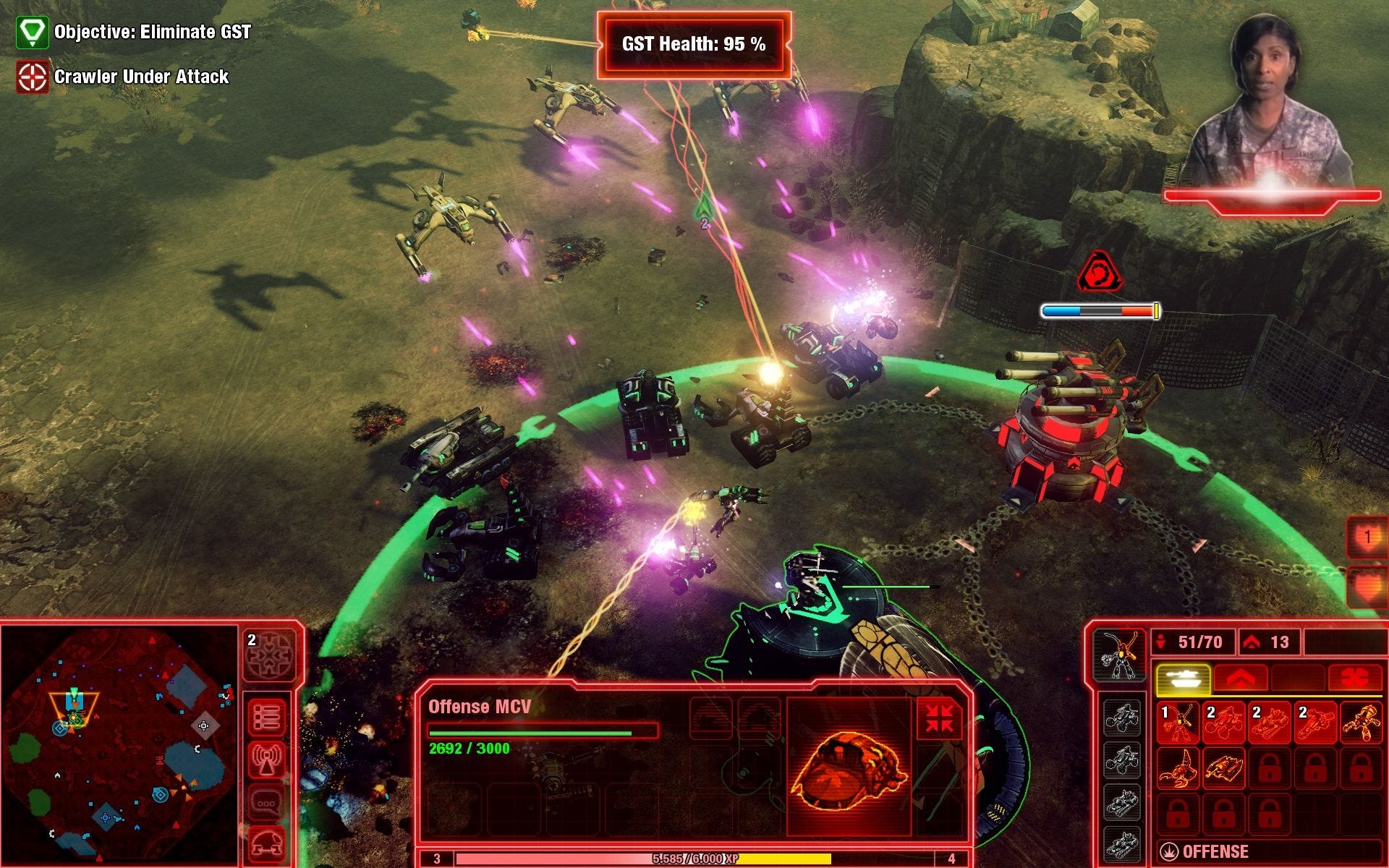Select the crawler button below chat
Screen dimensions: 1389x868
(x=267, y=843)
